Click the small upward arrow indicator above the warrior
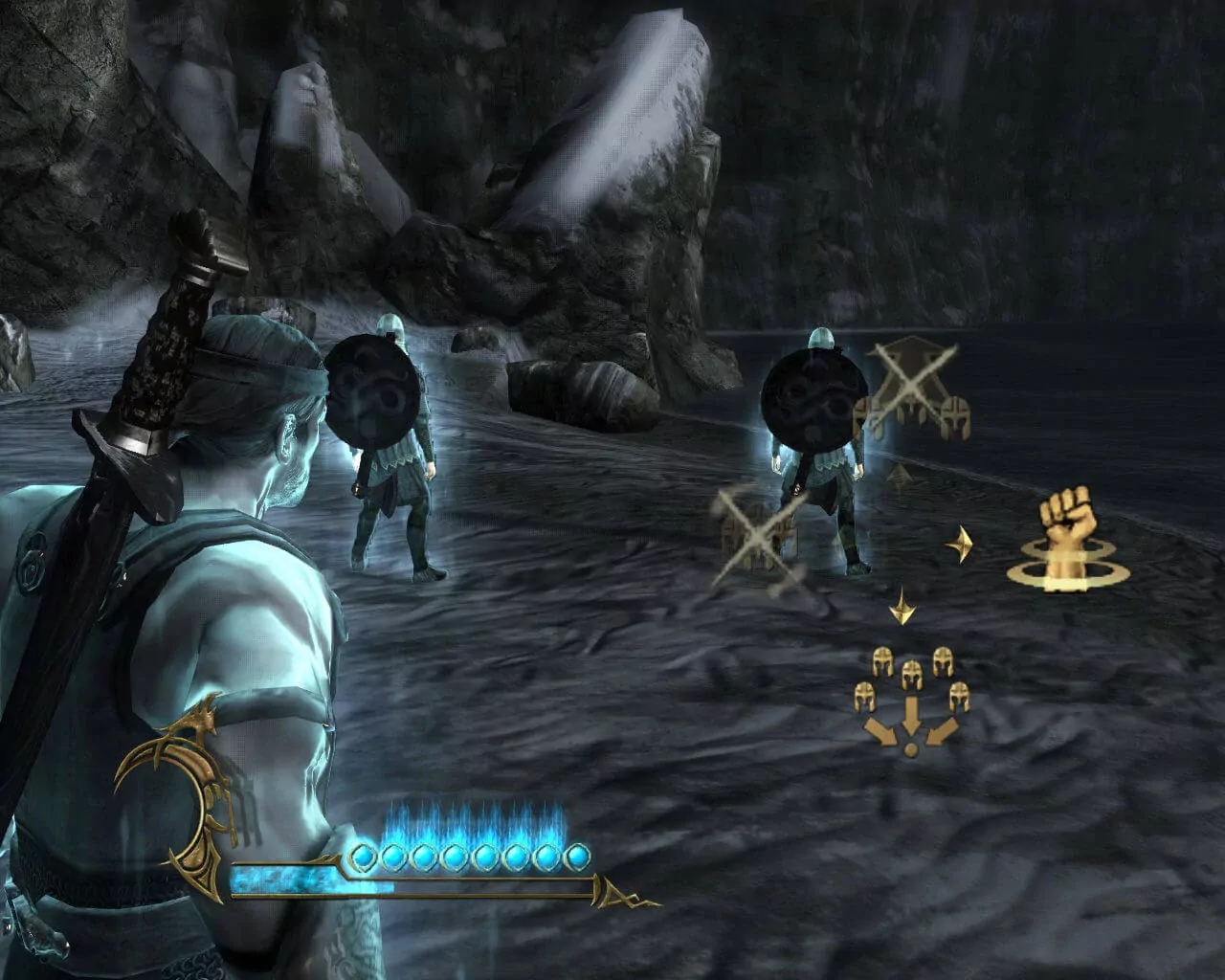 [898, 477]
